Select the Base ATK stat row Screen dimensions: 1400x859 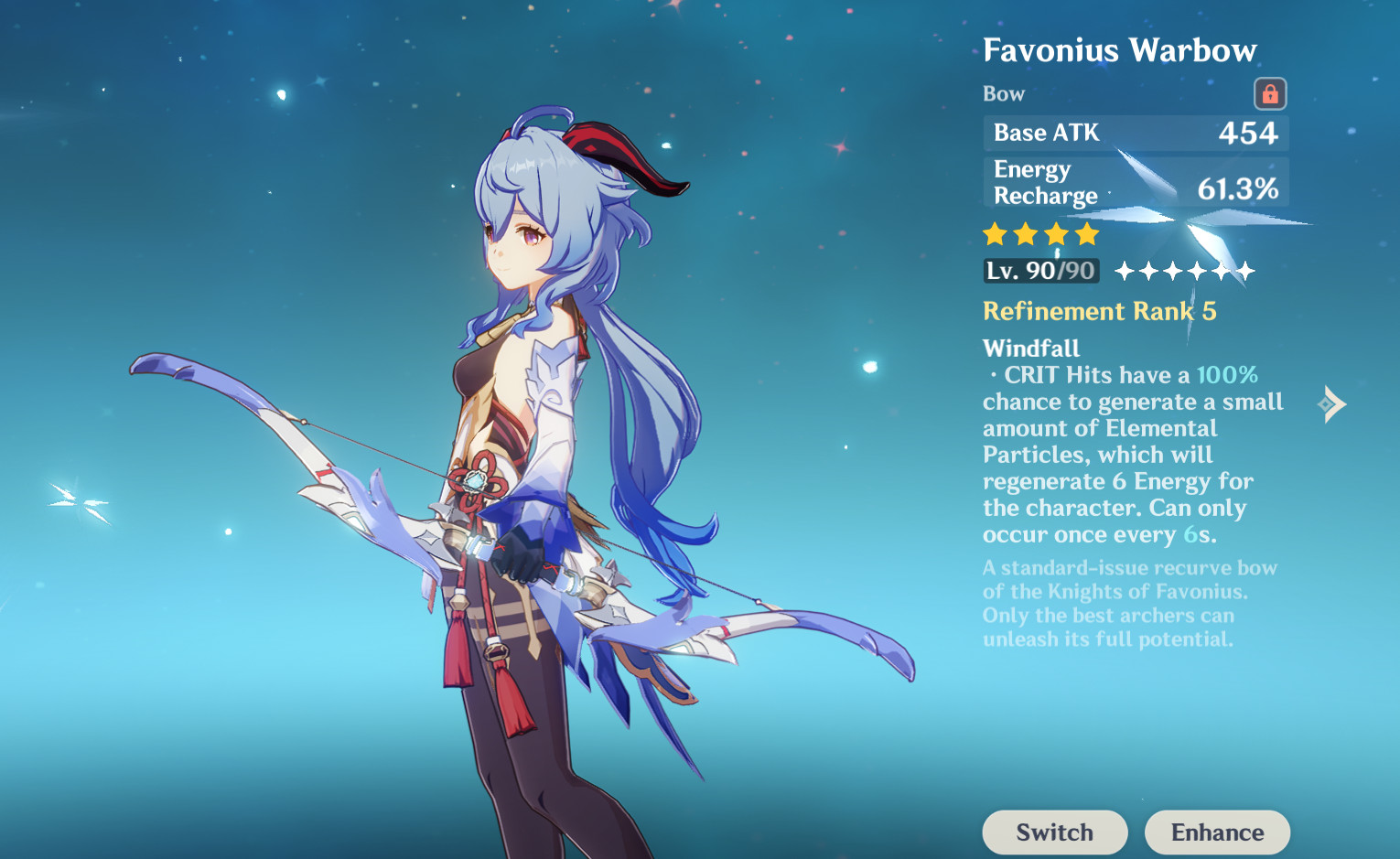click(1135, 133)
